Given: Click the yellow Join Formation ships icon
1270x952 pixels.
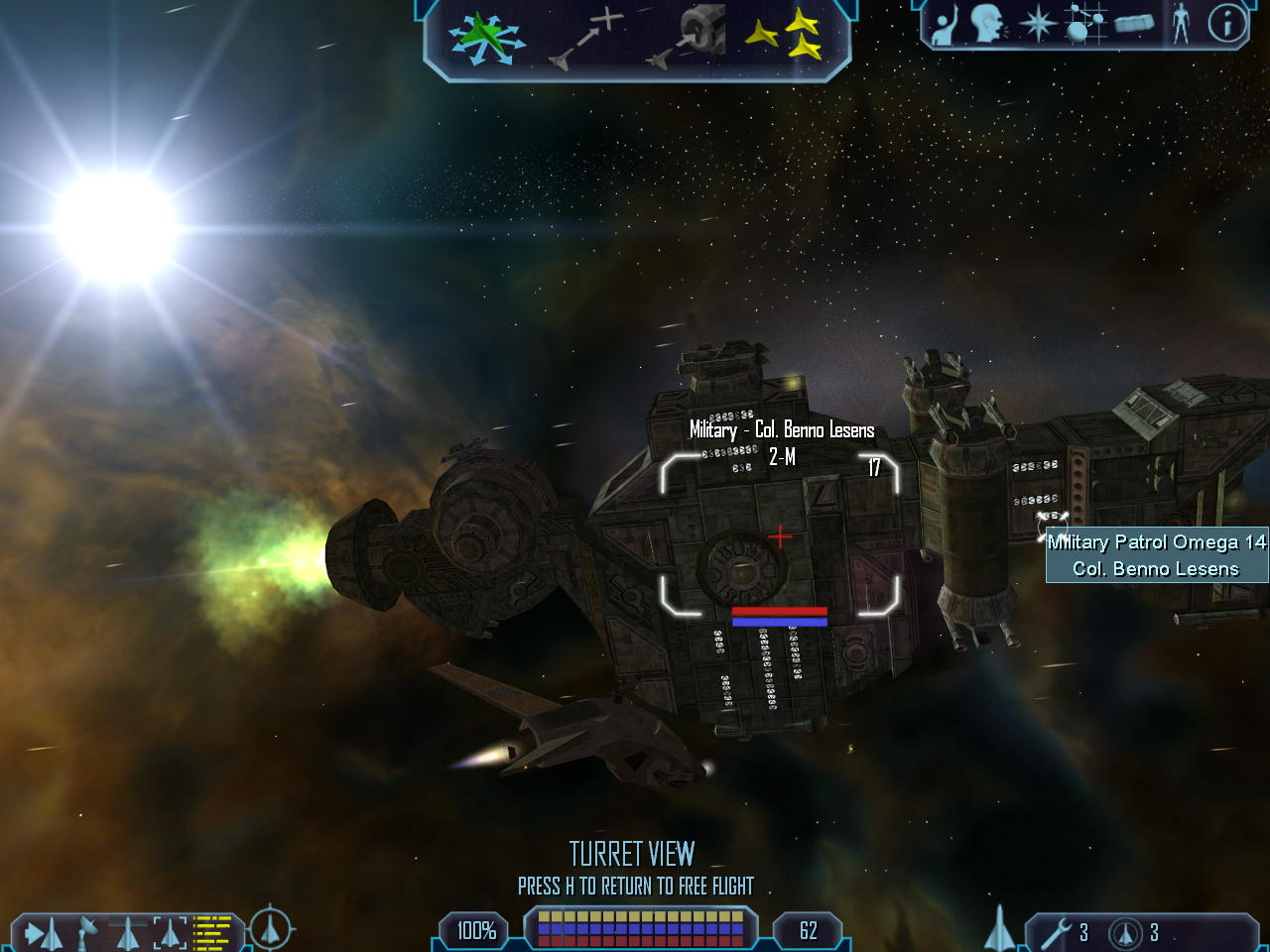Looking at the screenshot, I should click(783, 38).
